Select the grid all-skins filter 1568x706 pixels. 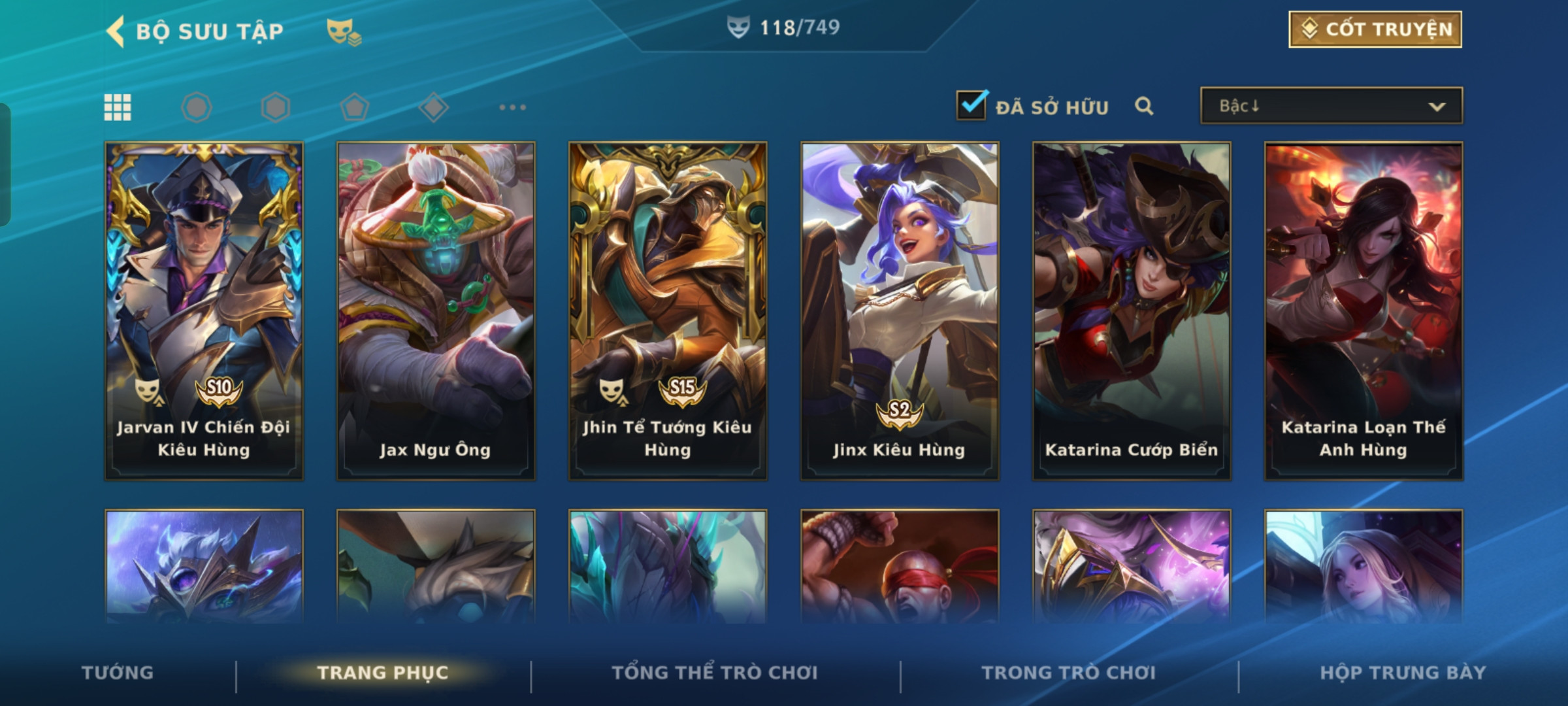tap(118, 107)
